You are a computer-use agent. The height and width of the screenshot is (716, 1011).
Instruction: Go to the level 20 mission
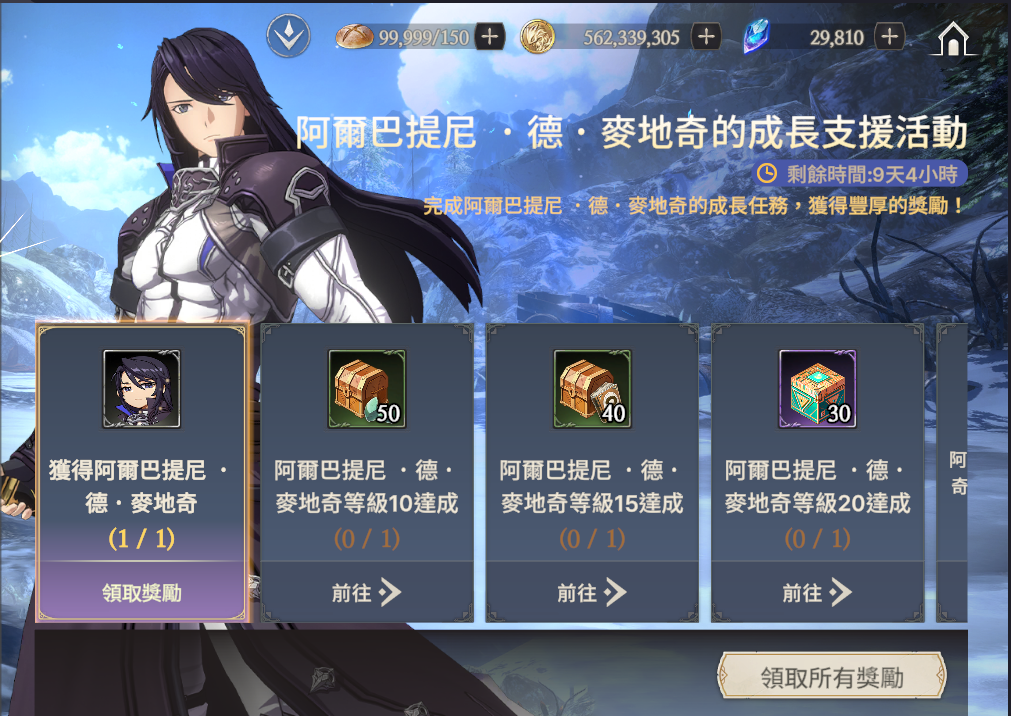816,593
